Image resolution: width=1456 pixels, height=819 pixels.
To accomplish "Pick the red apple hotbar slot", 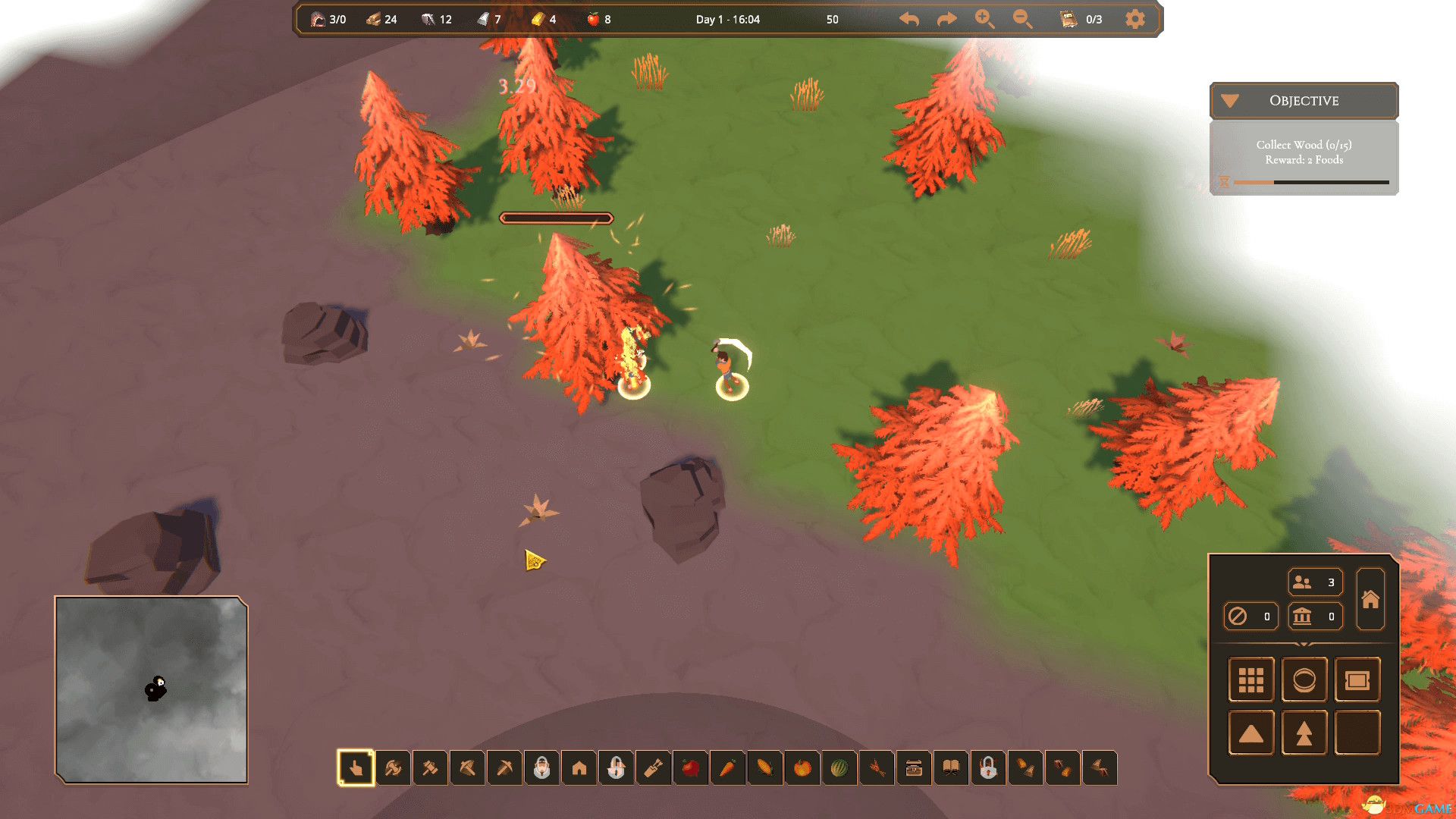I will 690,768.
